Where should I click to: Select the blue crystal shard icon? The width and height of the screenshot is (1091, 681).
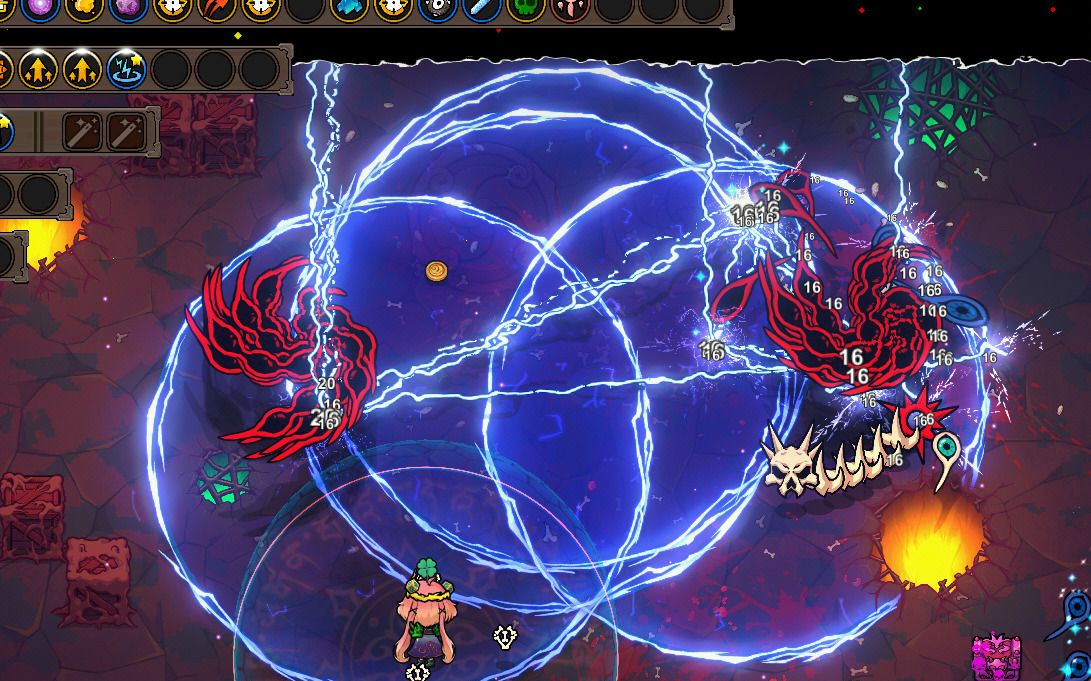pyautogui.click(x=349, y=9)
